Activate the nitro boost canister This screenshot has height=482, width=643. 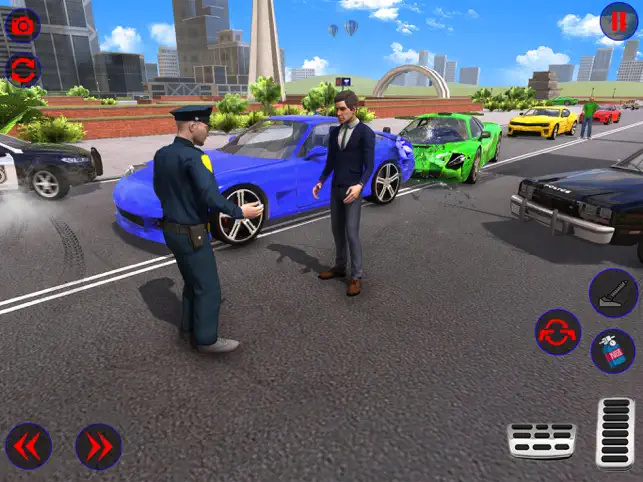click(612, 351)
